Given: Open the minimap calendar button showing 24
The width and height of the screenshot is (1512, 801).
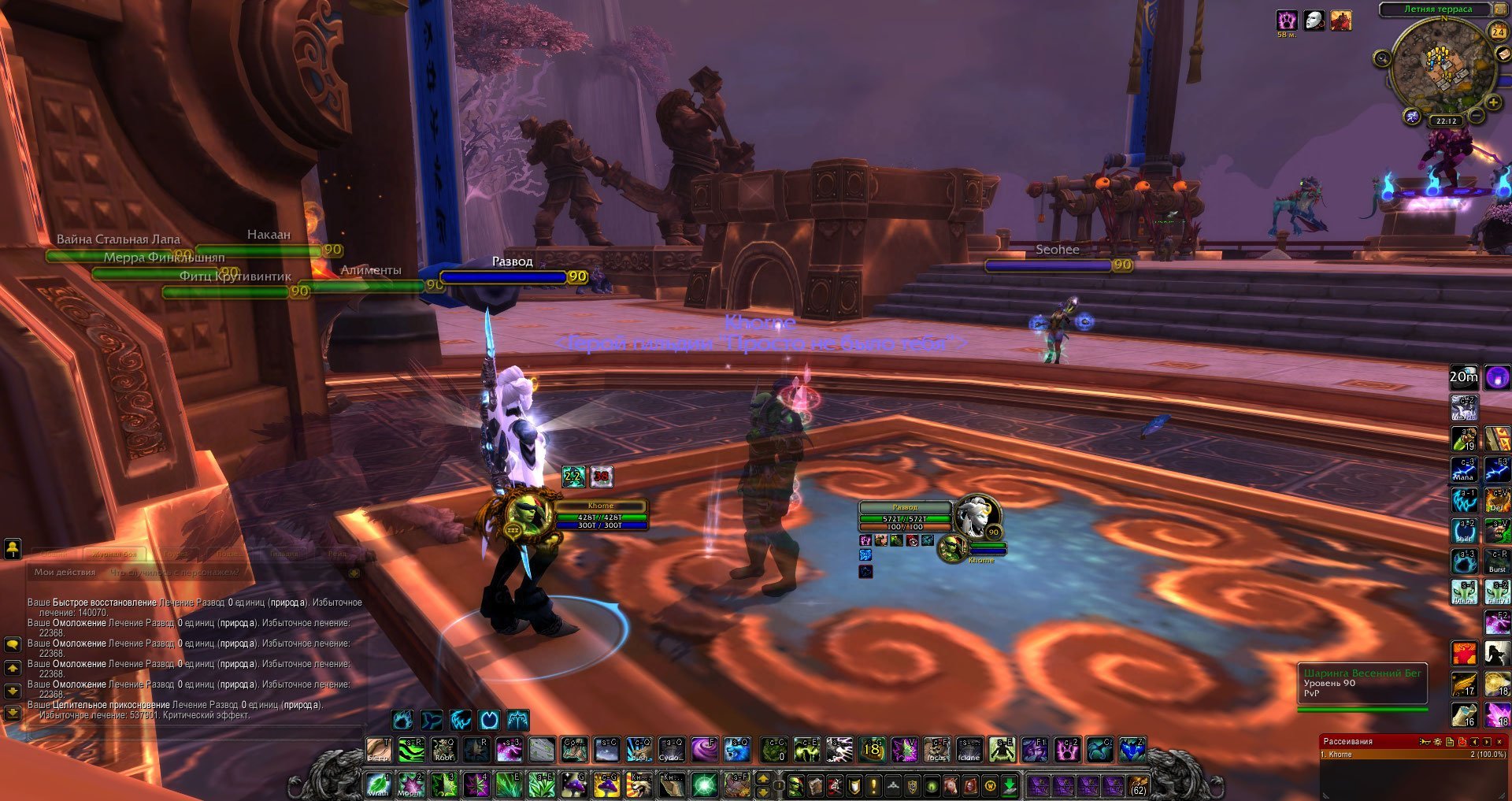Looking at the screenshot, I should (1497, 32).
